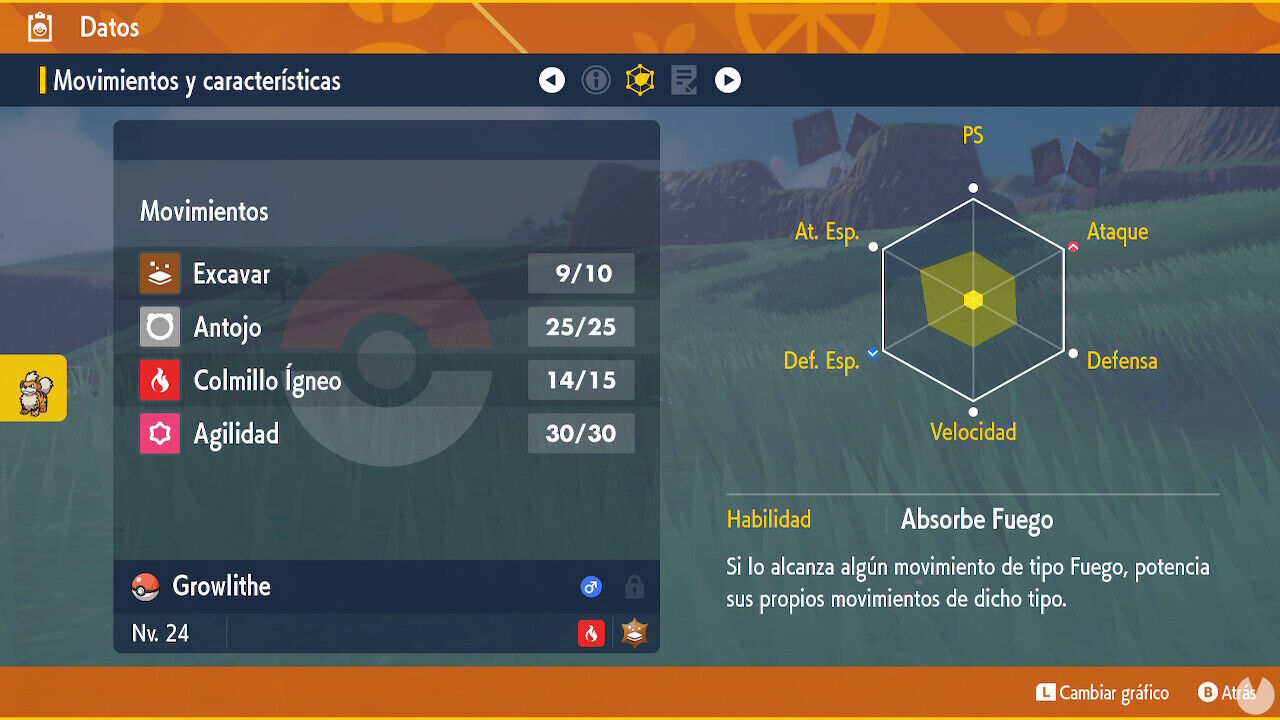Click the Antojo normal-type move icon

[x=158, y=326]
